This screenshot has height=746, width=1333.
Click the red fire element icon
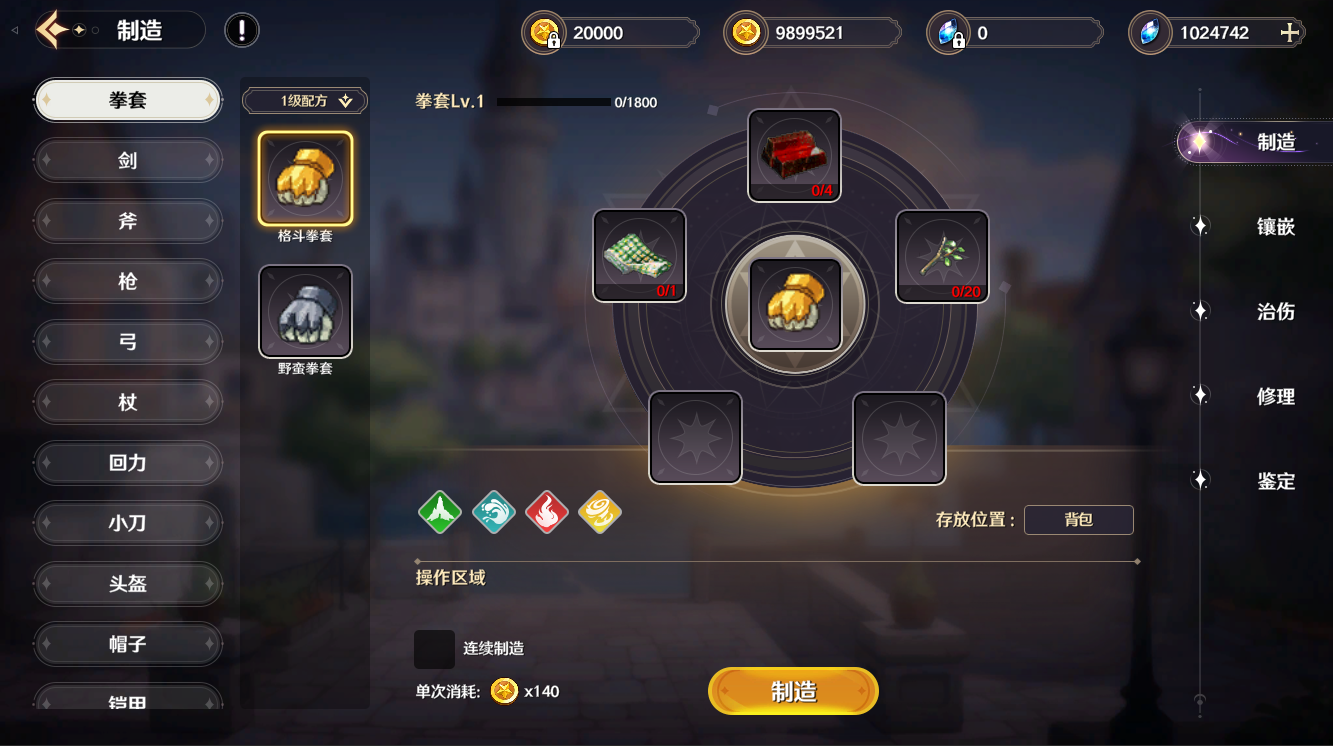click(x=546, y=512)
